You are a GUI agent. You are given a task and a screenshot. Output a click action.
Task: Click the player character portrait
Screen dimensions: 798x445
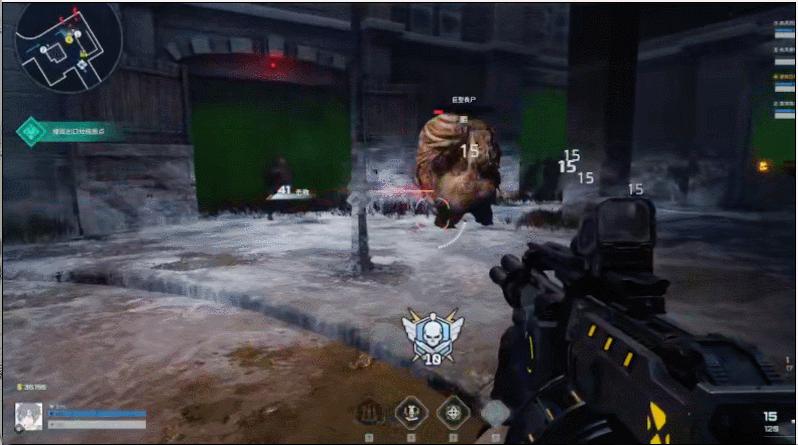28,415
